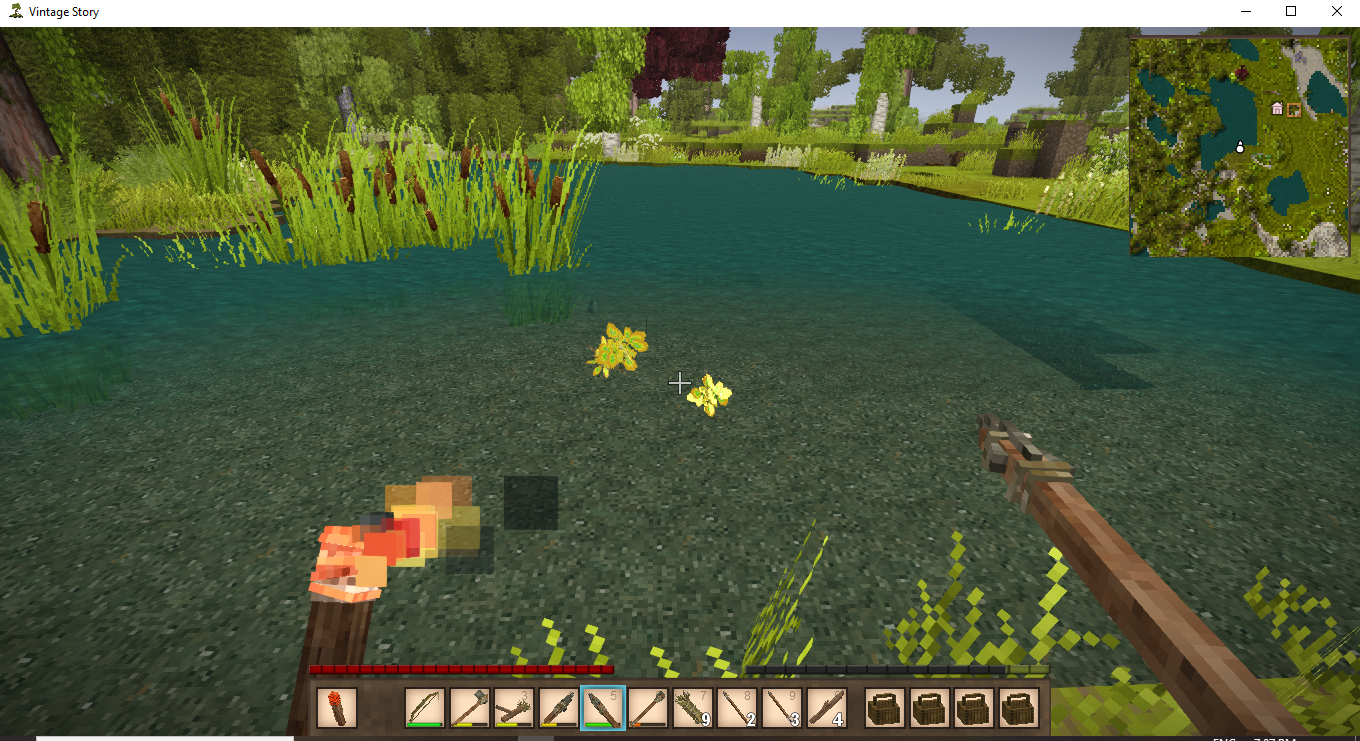Select the bow in hotbar slot 1

[425, 708]
